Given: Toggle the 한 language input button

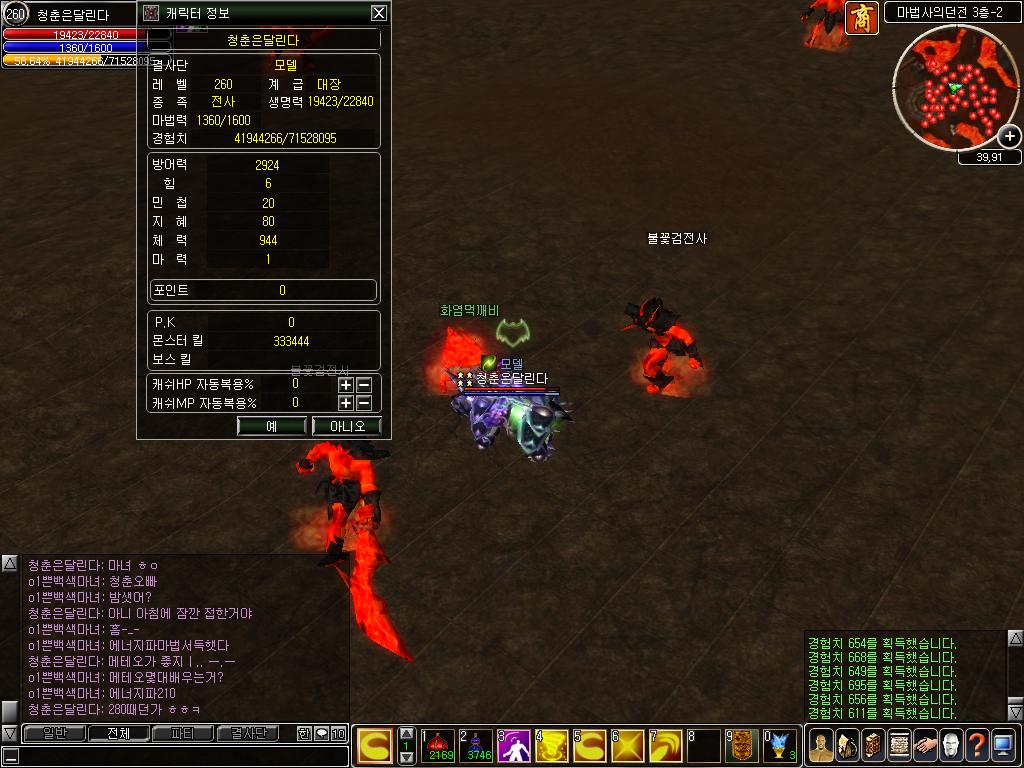Looking at the screenshot, I should point(304,734).
